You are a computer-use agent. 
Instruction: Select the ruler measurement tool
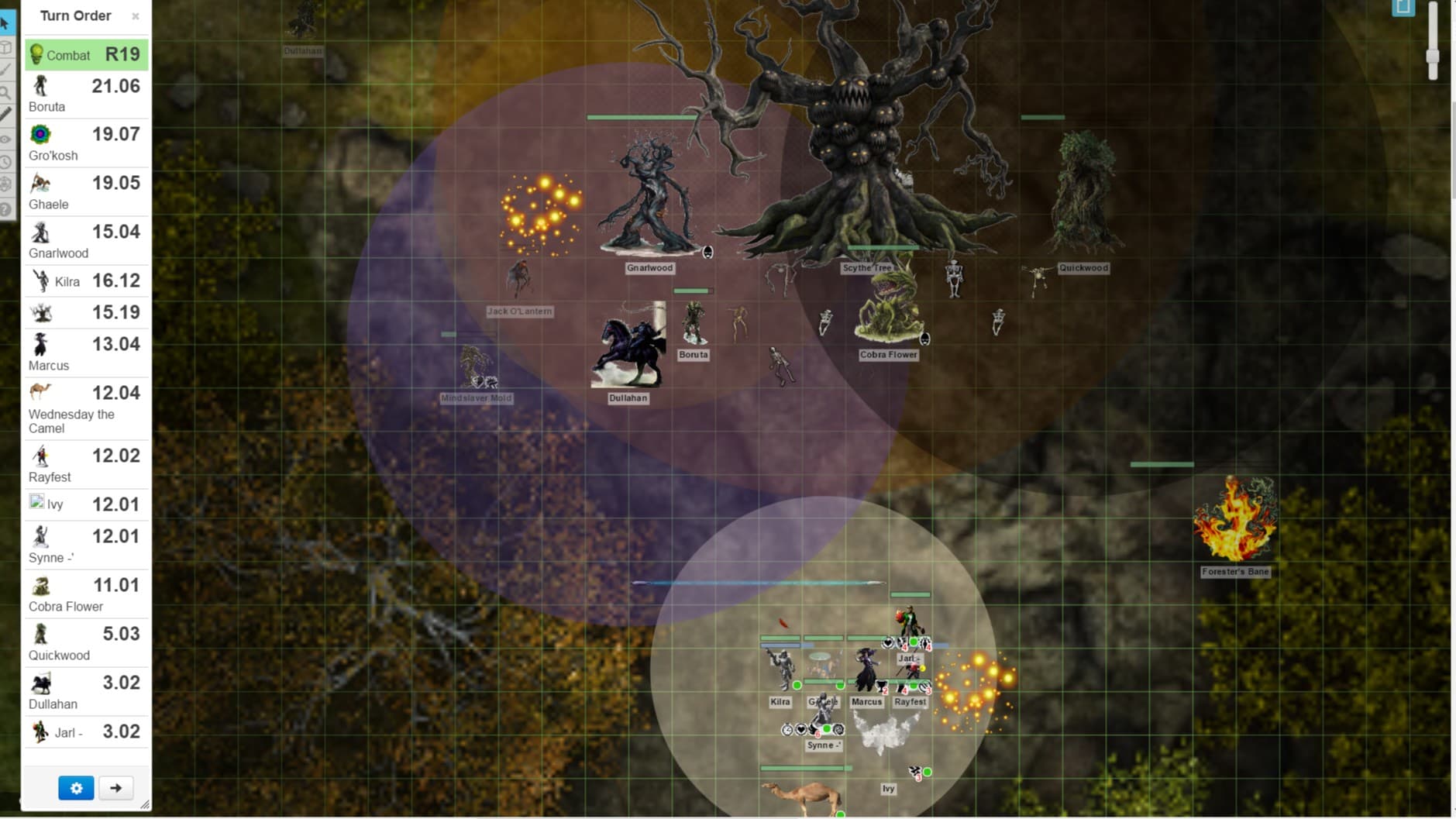(x=6, y=115)
